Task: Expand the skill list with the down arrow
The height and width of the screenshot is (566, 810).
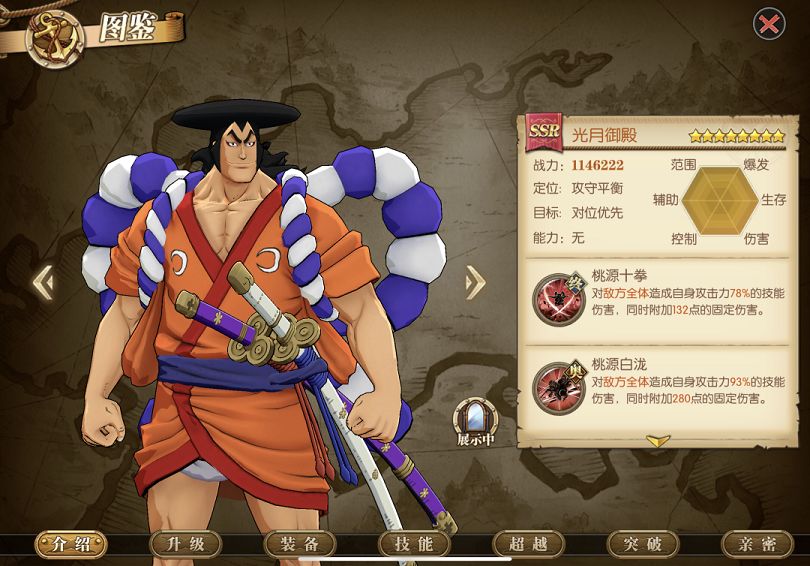Action: (x=656, y=440)
